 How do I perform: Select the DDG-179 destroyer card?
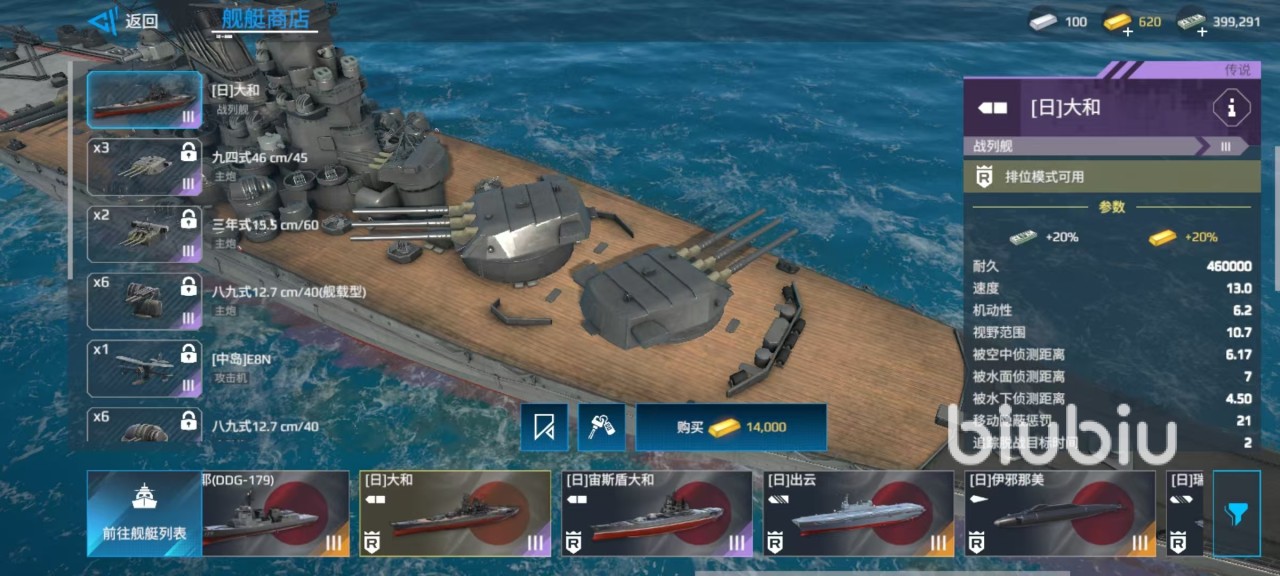coord(275,513)
